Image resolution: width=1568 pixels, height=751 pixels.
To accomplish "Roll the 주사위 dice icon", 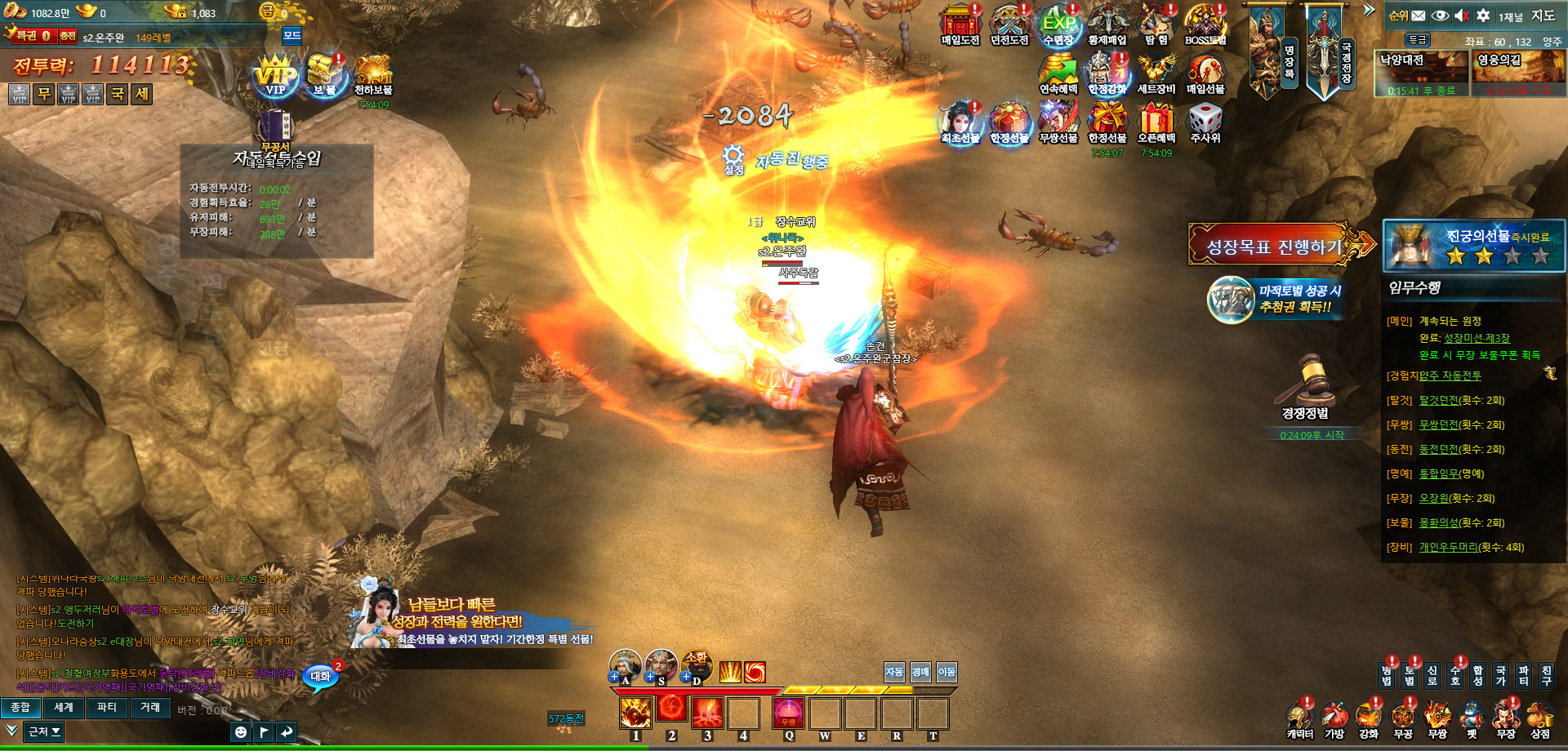I will pyautogui.click(x=1205, y=122).
